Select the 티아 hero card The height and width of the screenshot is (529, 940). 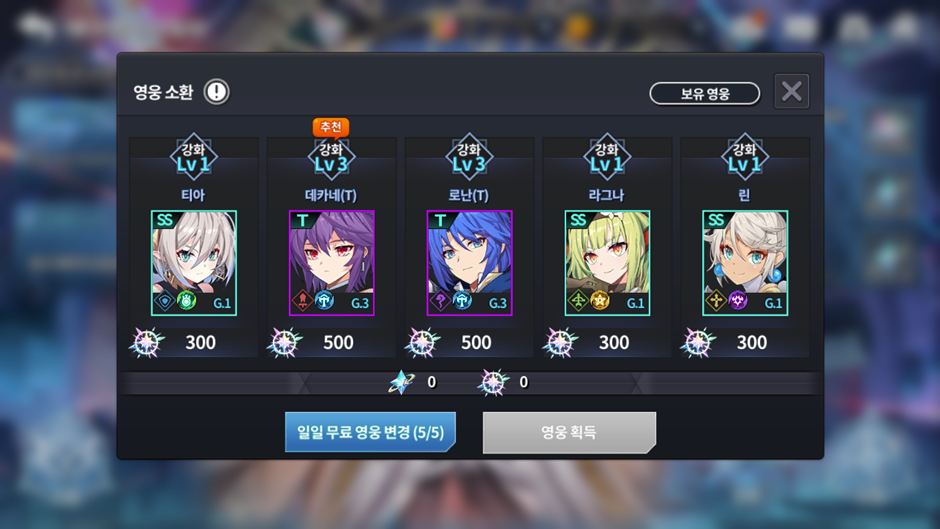pyautogui.click(x=194, y=262)
